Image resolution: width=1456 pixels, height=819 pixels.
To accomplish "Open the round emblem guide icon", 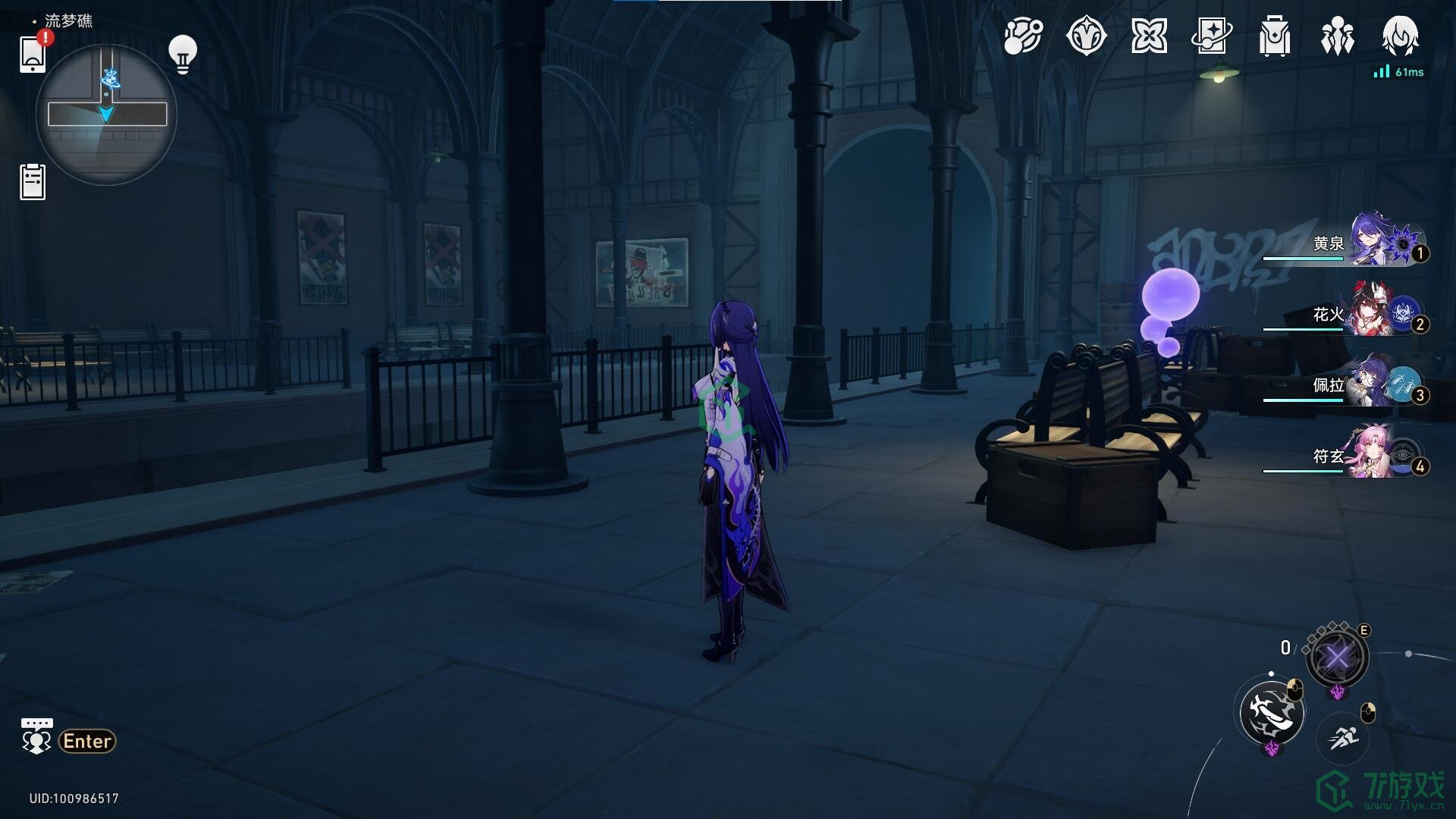I will (1086, 36).
